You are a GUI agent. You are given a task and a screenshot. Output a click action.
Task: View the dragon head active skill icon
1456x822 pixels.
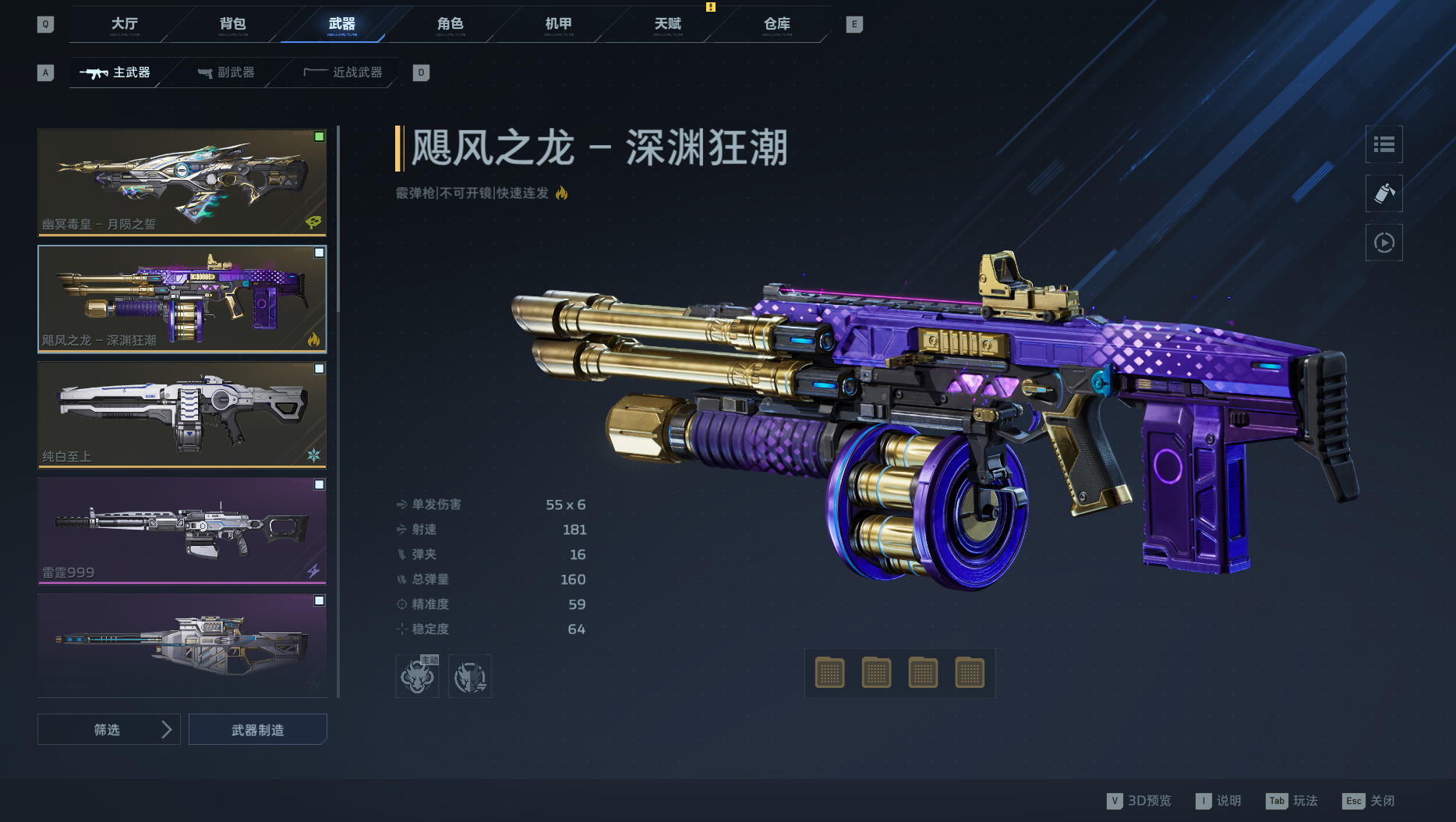pyautogui.click(x=417, y=676)
